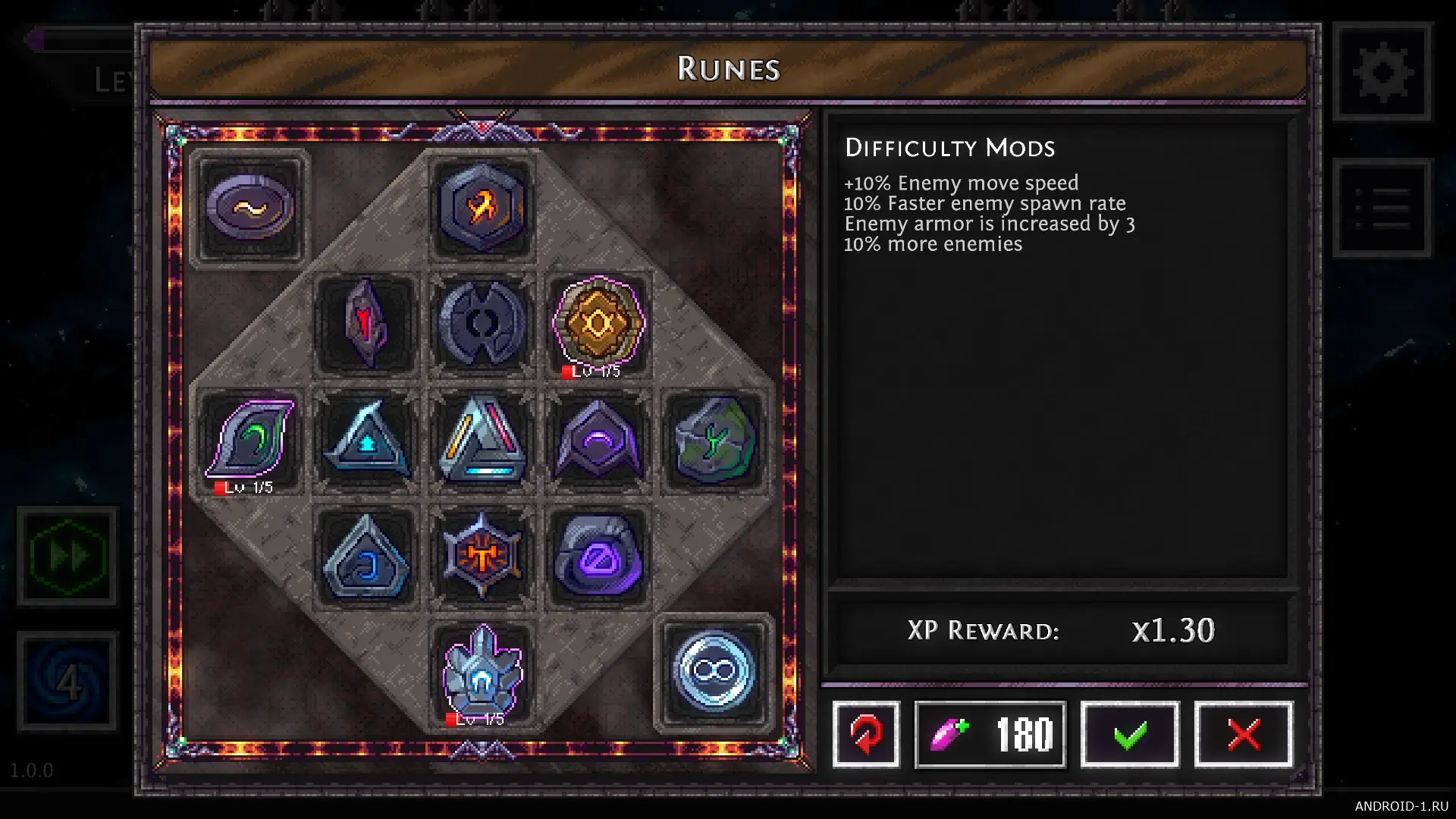Pick the golden octagon rune
The height and width of the screenshot is (819, 1456).
[598, 324]
